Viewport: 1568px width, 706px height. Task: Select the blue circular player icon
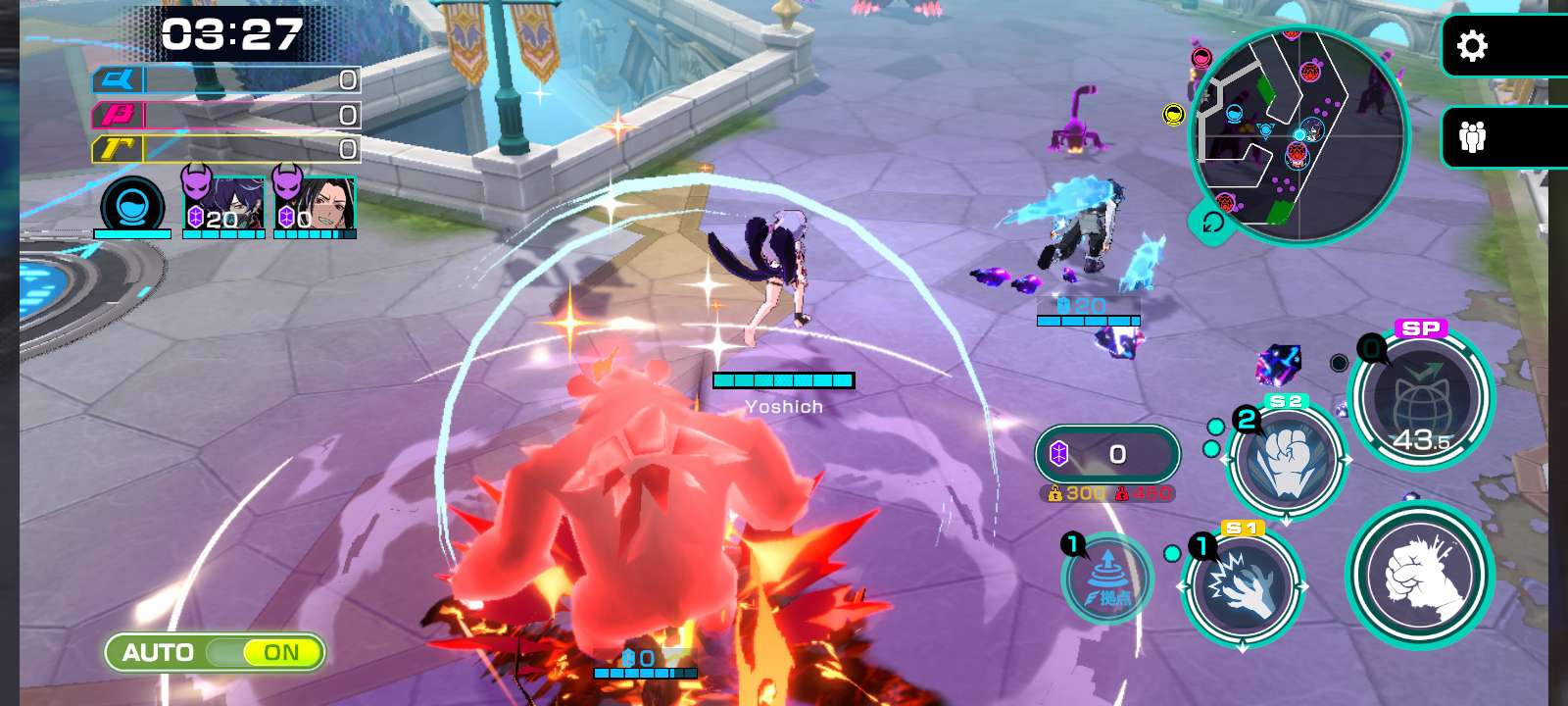132,207
